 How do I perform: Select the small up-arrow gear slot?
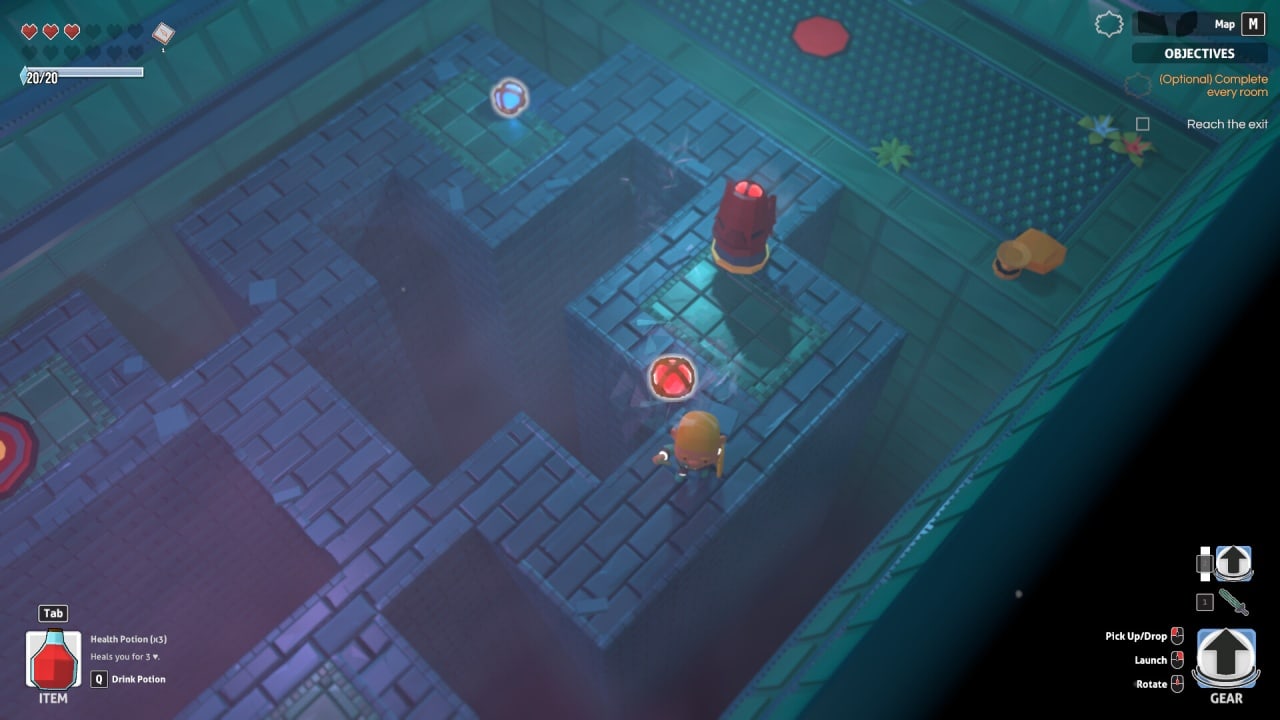tap(1233, 563)
